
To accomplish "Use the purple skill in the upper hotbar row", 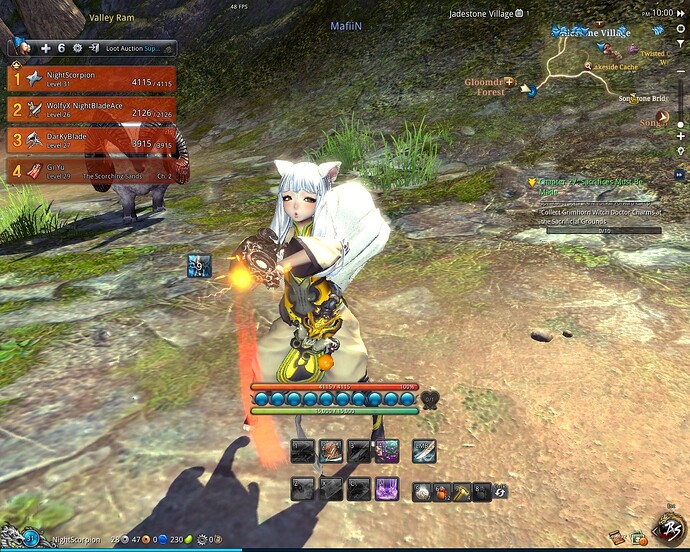I will point(387,451).
